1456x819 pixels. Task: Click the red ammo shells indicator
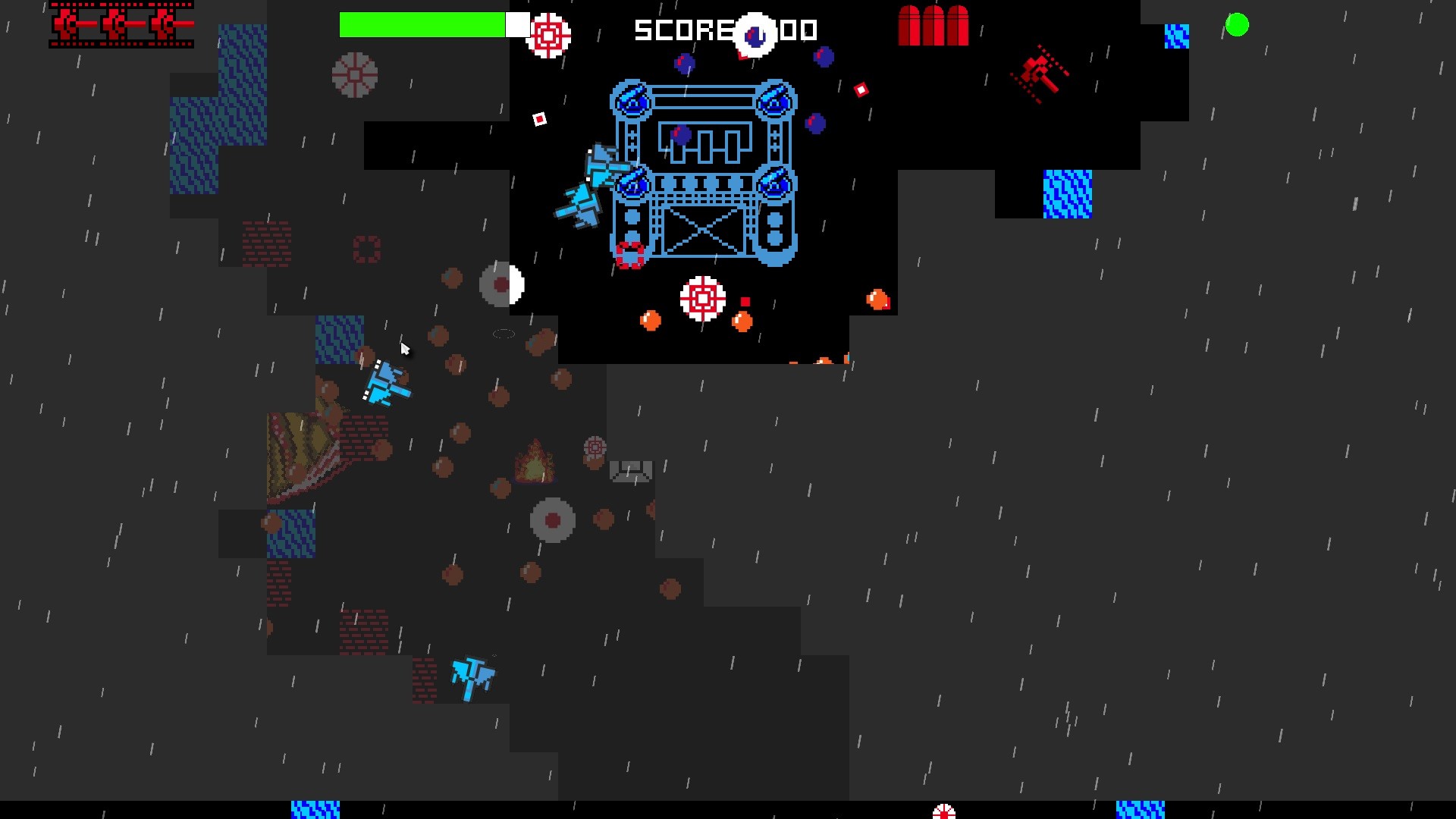[x=934, y=27]
